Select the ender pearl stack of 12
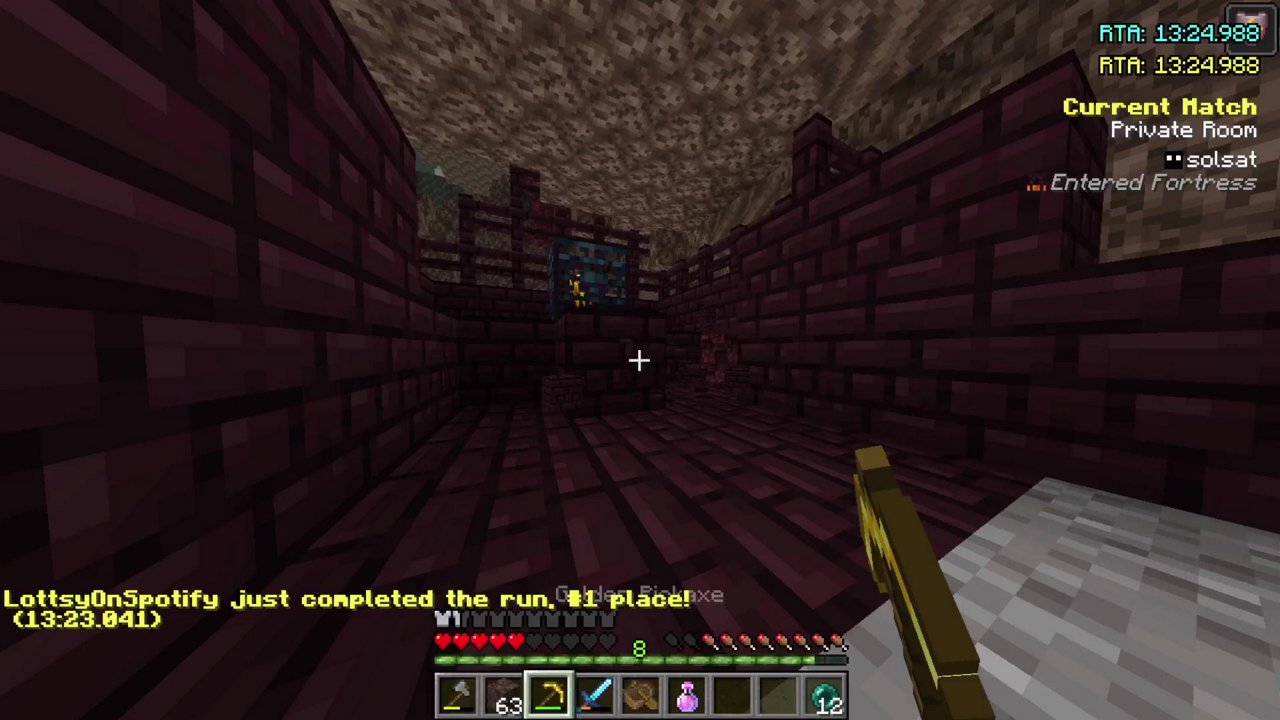Screen dimensions: 1280x720 point(824,693)
